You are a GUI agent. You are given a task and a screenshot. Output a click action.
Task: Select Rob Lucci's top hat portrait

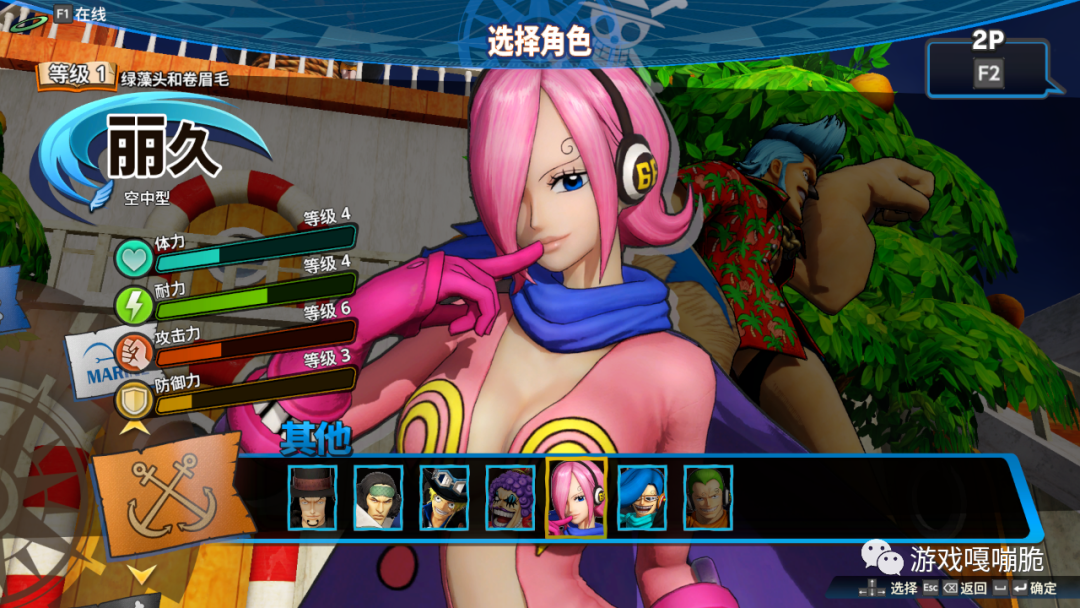(x=312, y=497)
